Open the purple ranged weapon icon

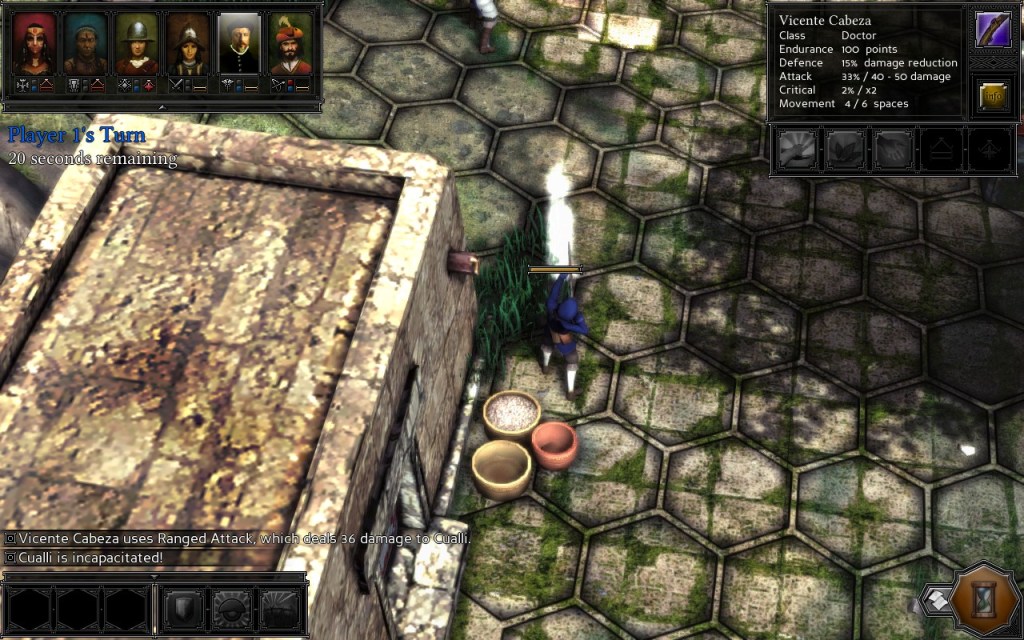point(993,30)
